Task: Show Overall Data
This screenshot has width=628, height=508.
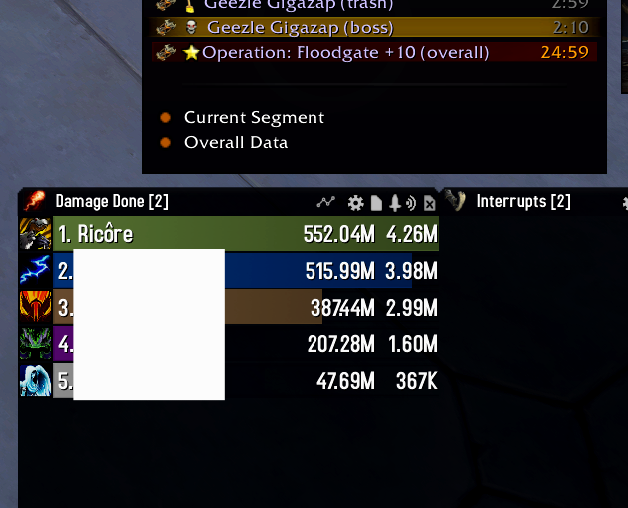Action: pyautogui.click(x=236, y=143)
